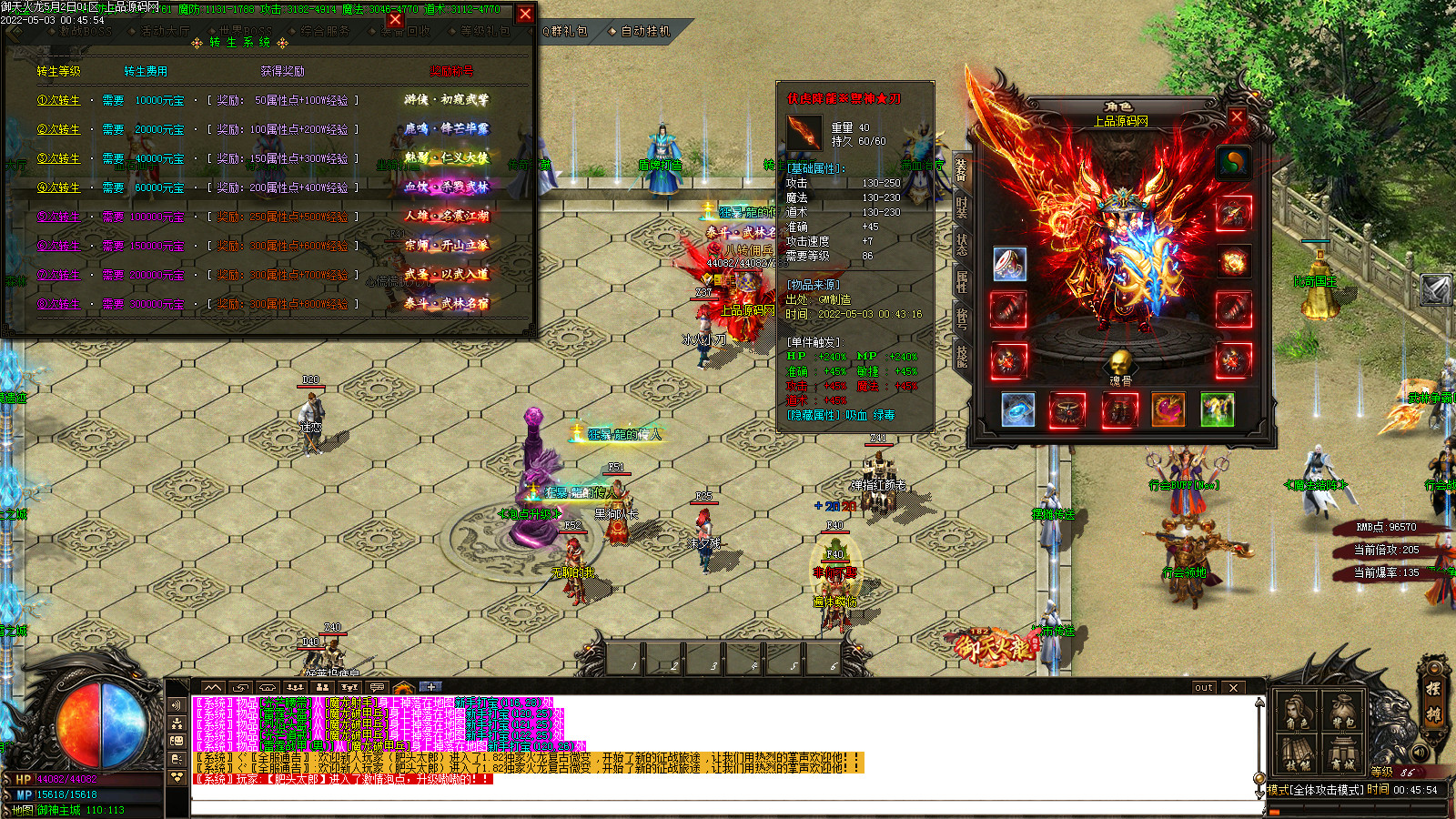Open the 商城 shop from bottom menu
The width and height of the screenshot is (1456, 819).
click(1342, 754)
